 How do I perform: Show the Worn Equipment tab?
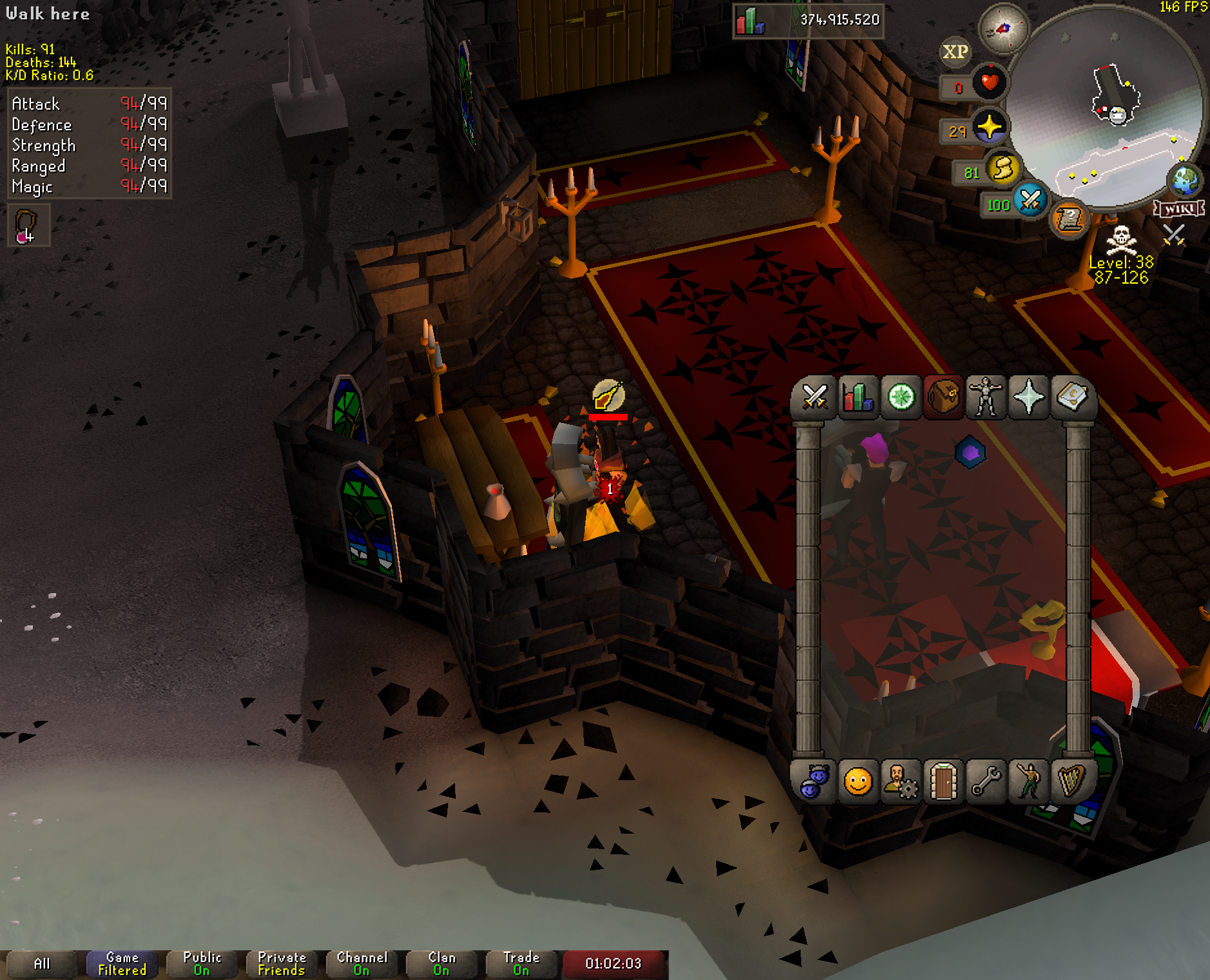[986, 397]
